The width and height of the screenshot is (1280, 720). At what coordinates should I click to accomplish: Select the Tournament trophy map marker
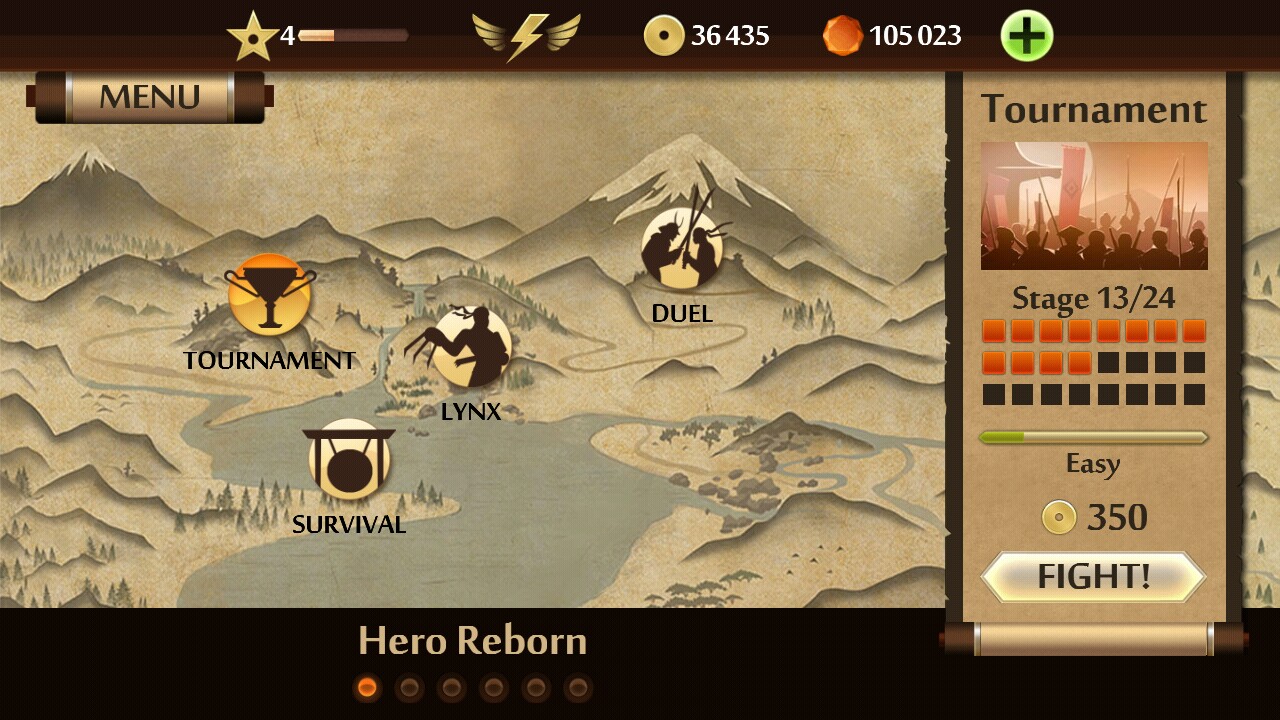(x=269, y=295)
